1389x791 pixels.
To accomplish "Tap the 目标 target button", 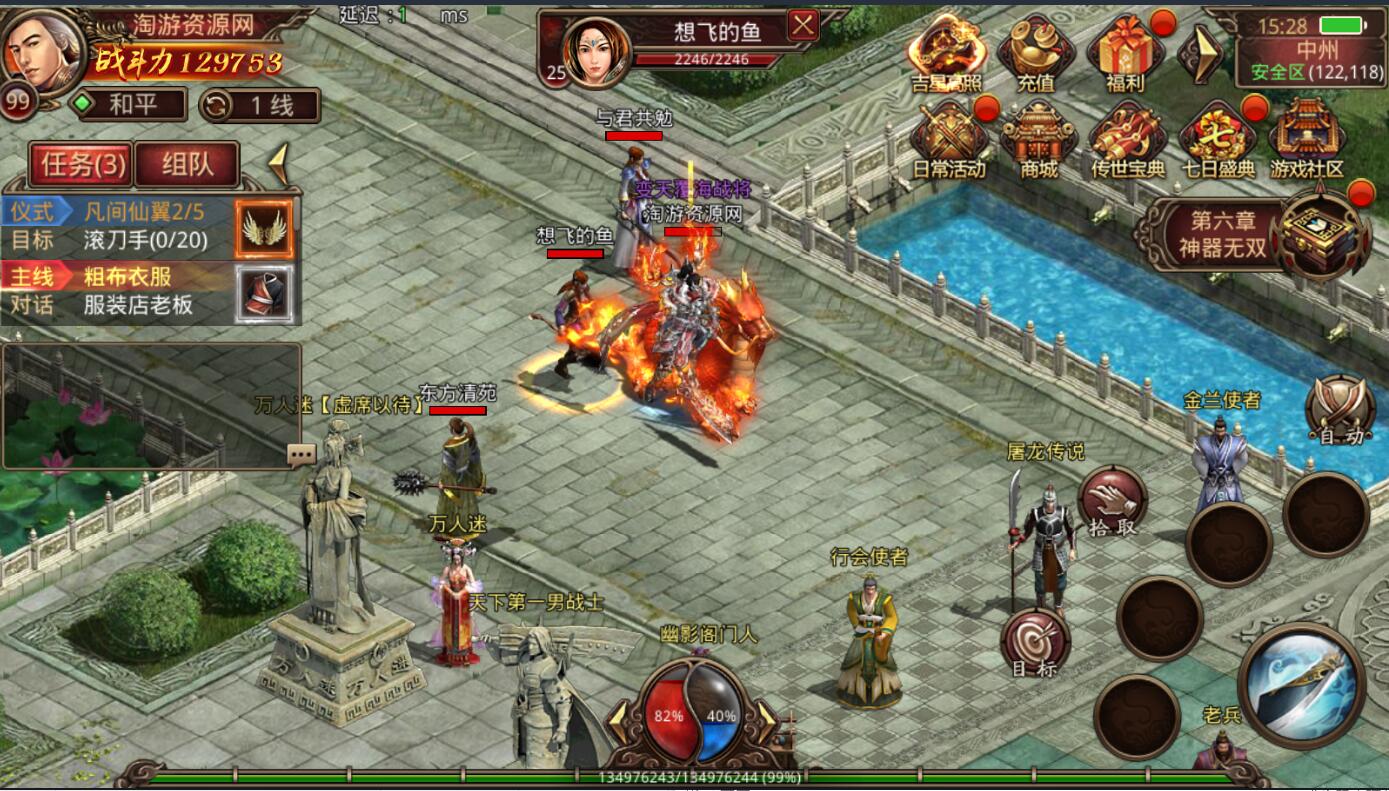I will 1035,643.
